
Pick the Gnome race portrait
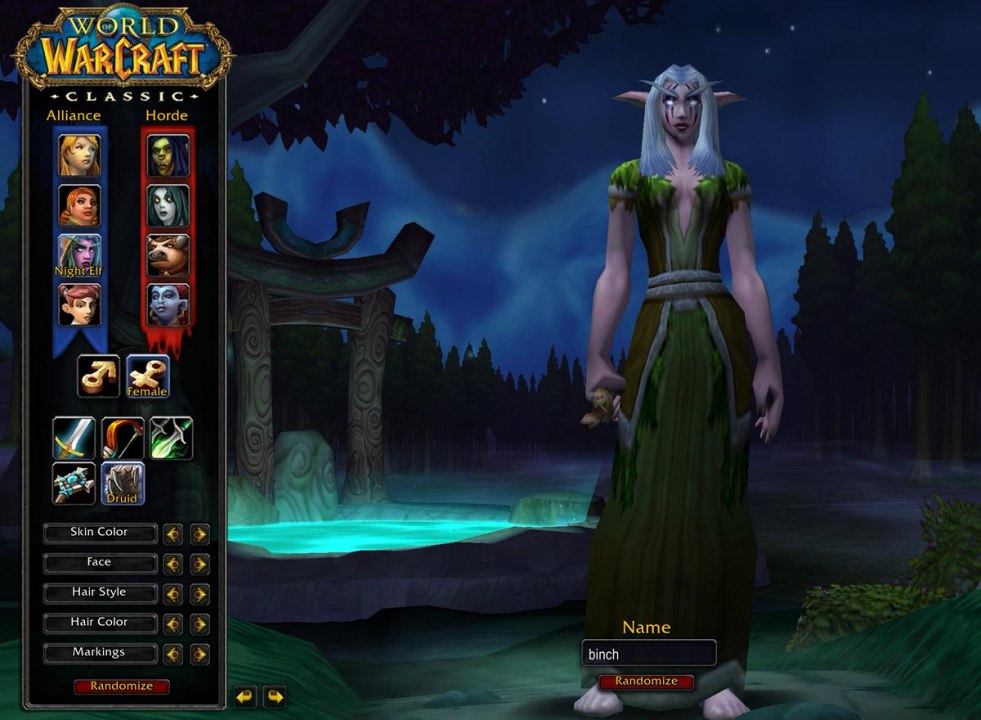click(x=79, y=304)
